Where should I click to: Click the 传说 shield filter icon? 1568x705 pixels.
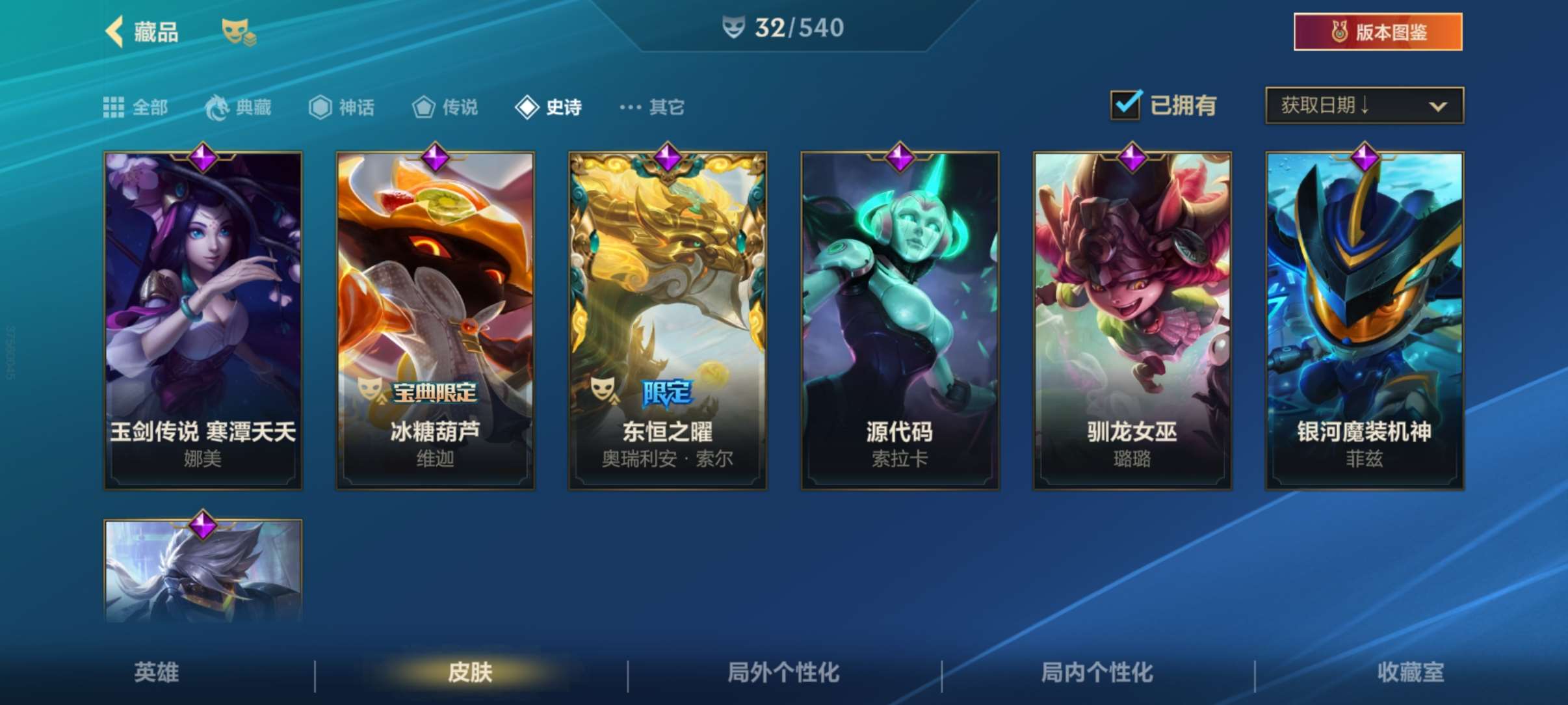(x=424, y=107)
